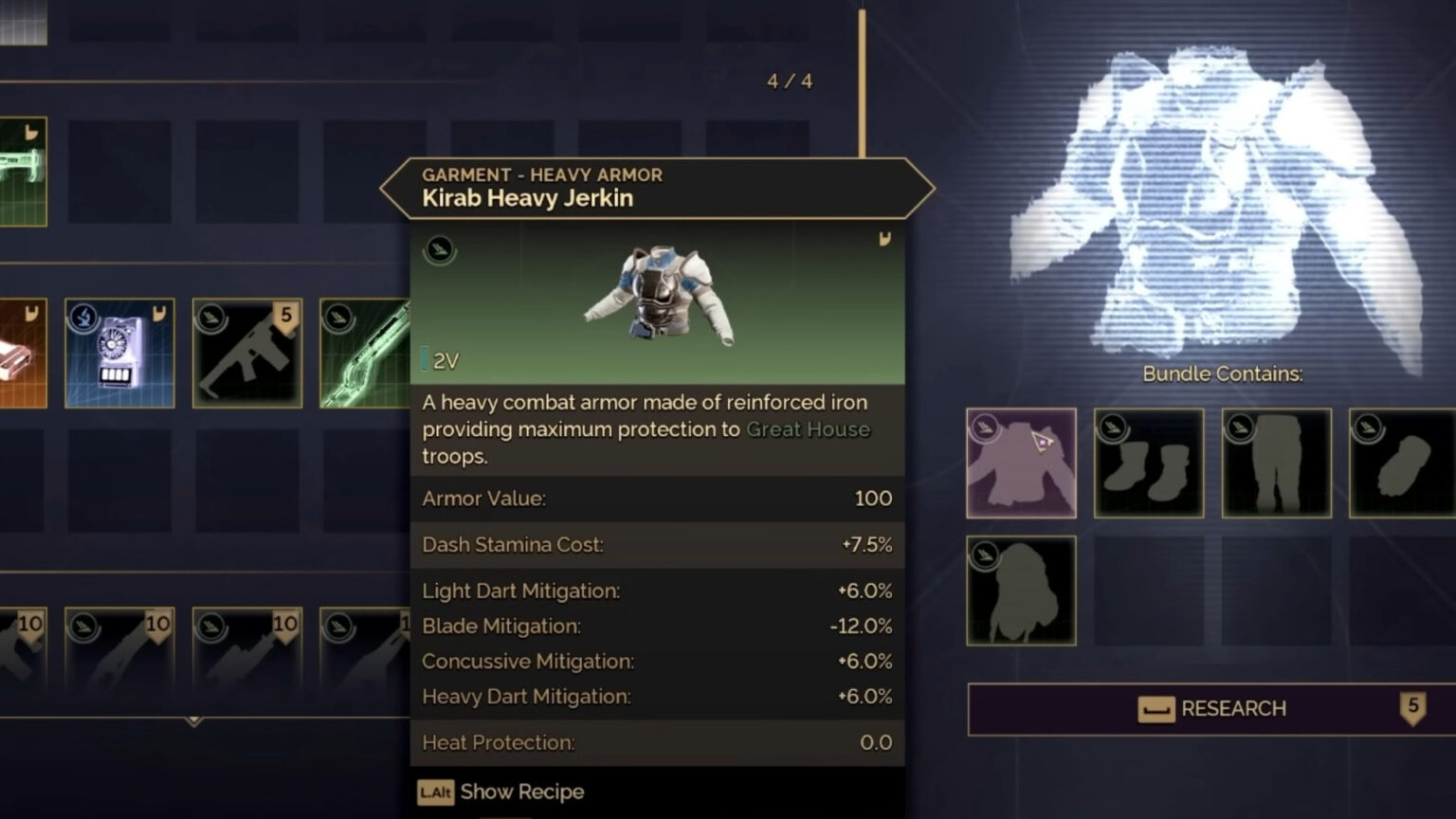Select the gloves item in Bundle Contains
1456x819 pixels.
coord(1401,463)
